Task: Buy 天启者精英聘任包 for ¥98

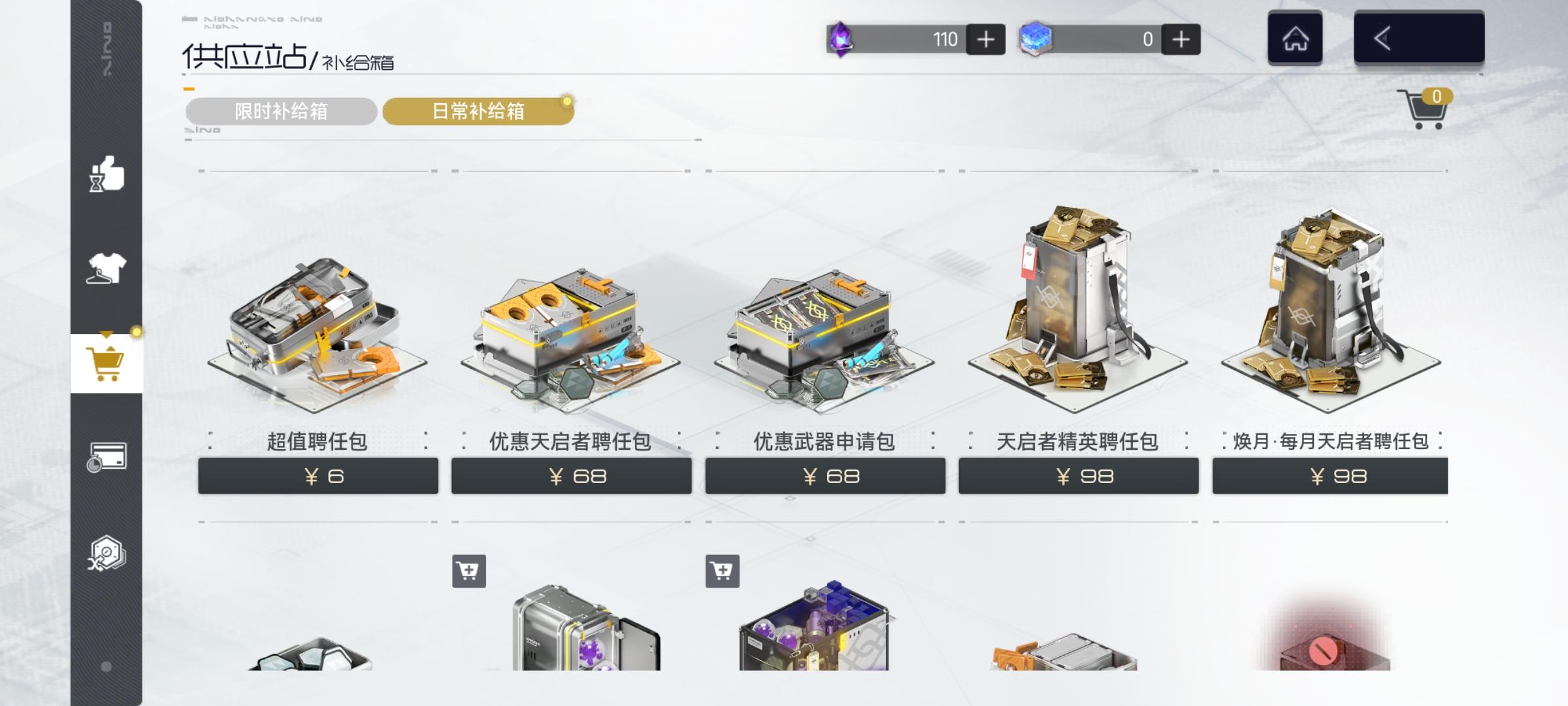Action: 1079,476
